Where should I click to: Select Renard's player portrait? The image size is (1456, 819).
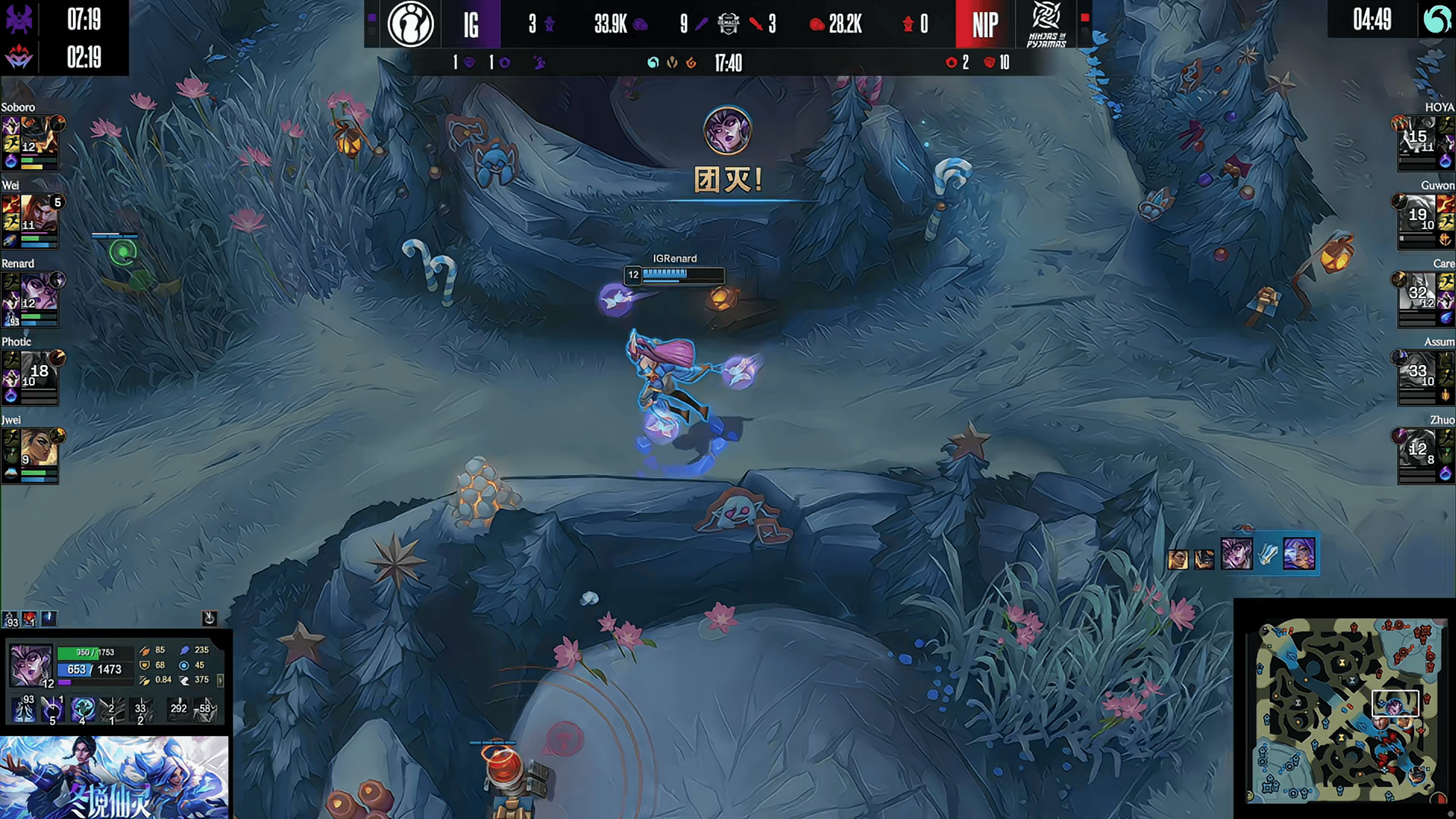click(x=39, y=291)
